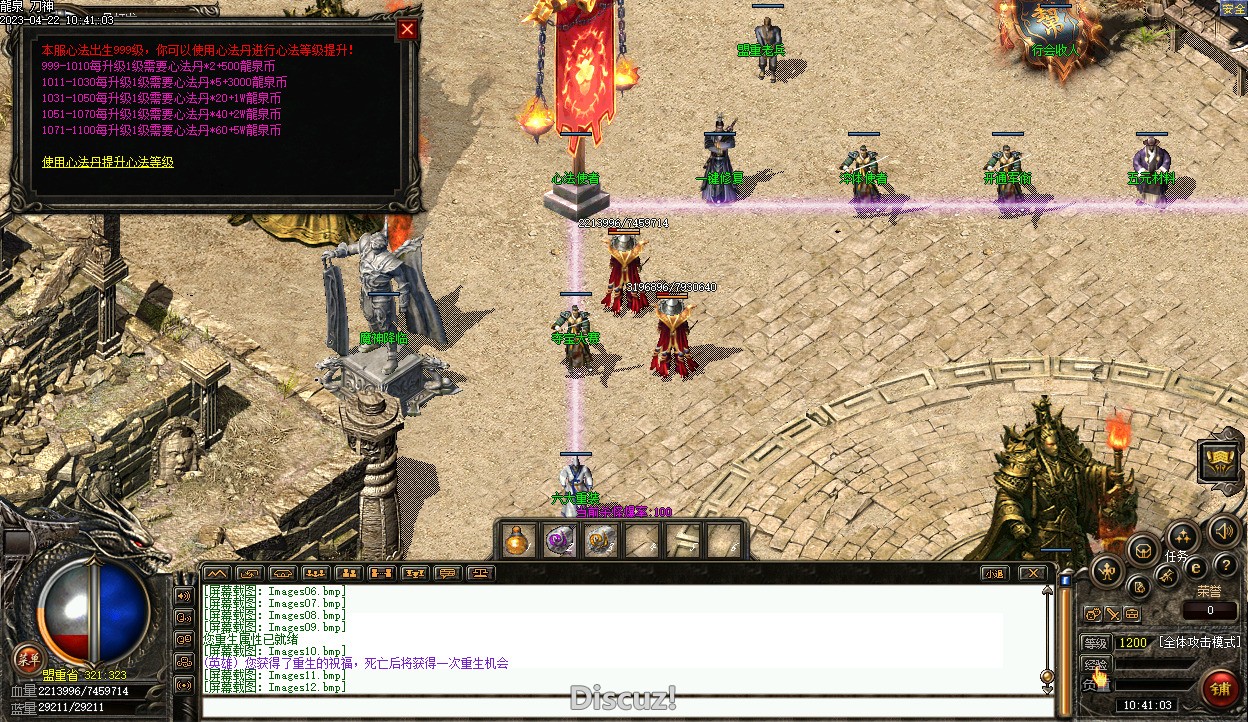The height and width of the screenshot is (722, 1248).
Task: Click the briefcase small button
Action: click(x=1132, y=614)
